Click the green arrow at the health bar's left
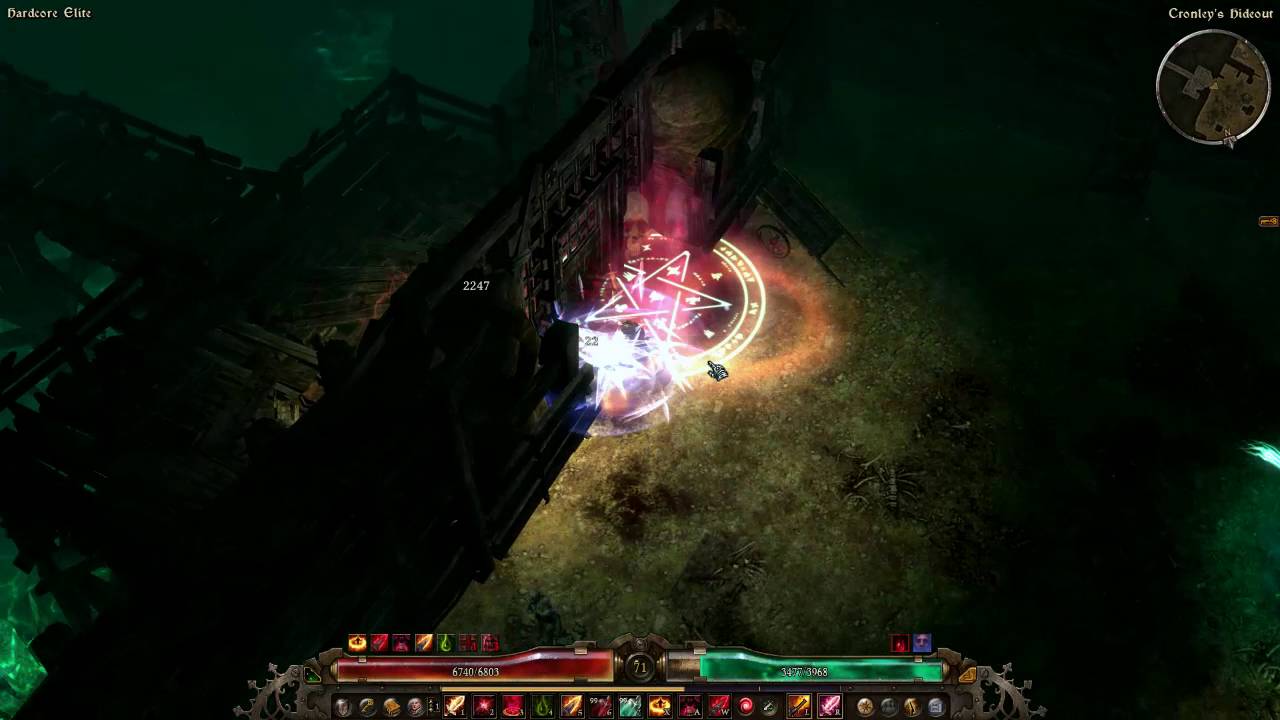Image resolution: width=1280 pixels, height=720 pixels. click(313, 676)
